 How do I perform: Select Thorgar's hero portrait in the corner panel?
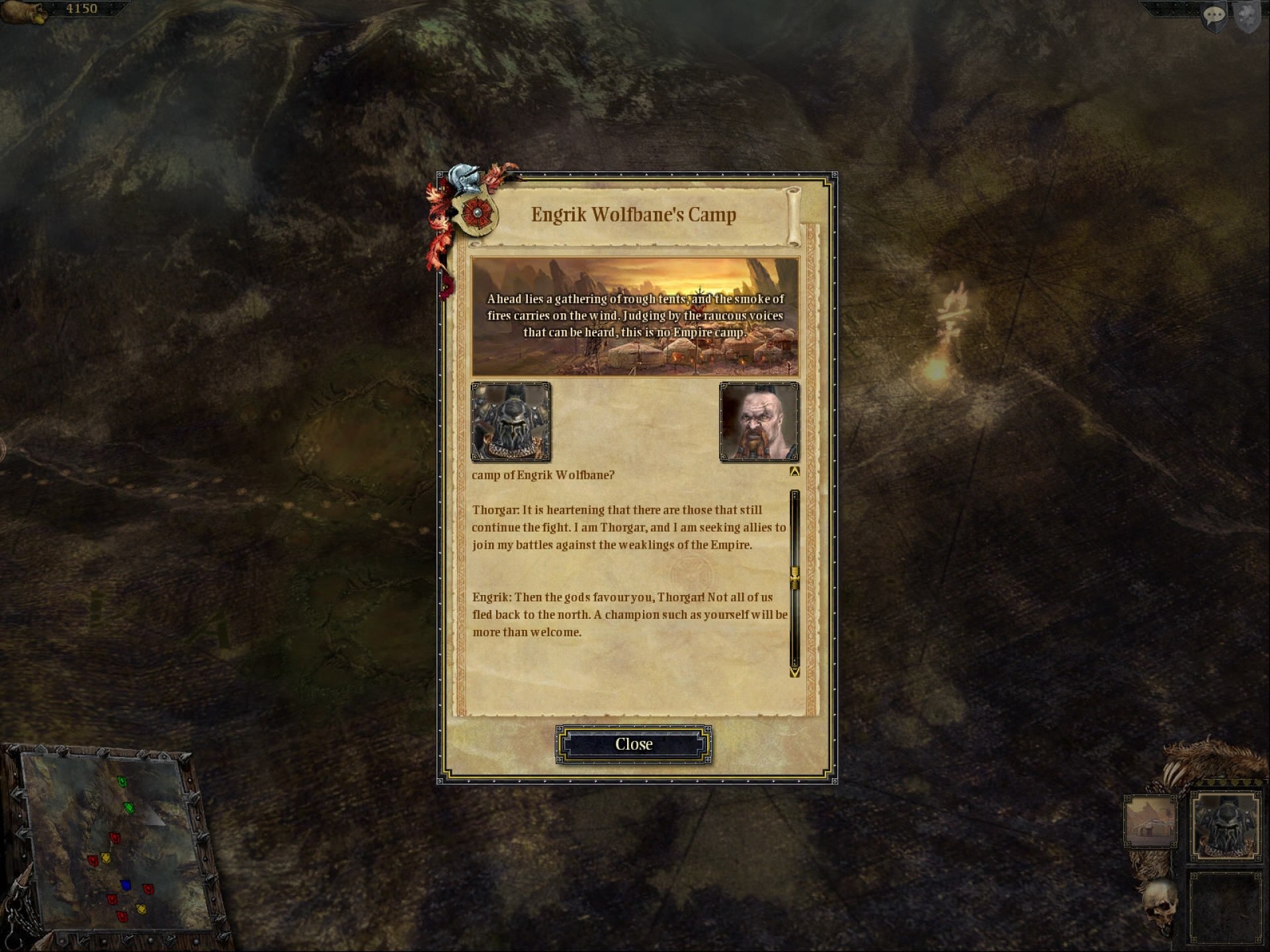click(x=1225, y=826)
